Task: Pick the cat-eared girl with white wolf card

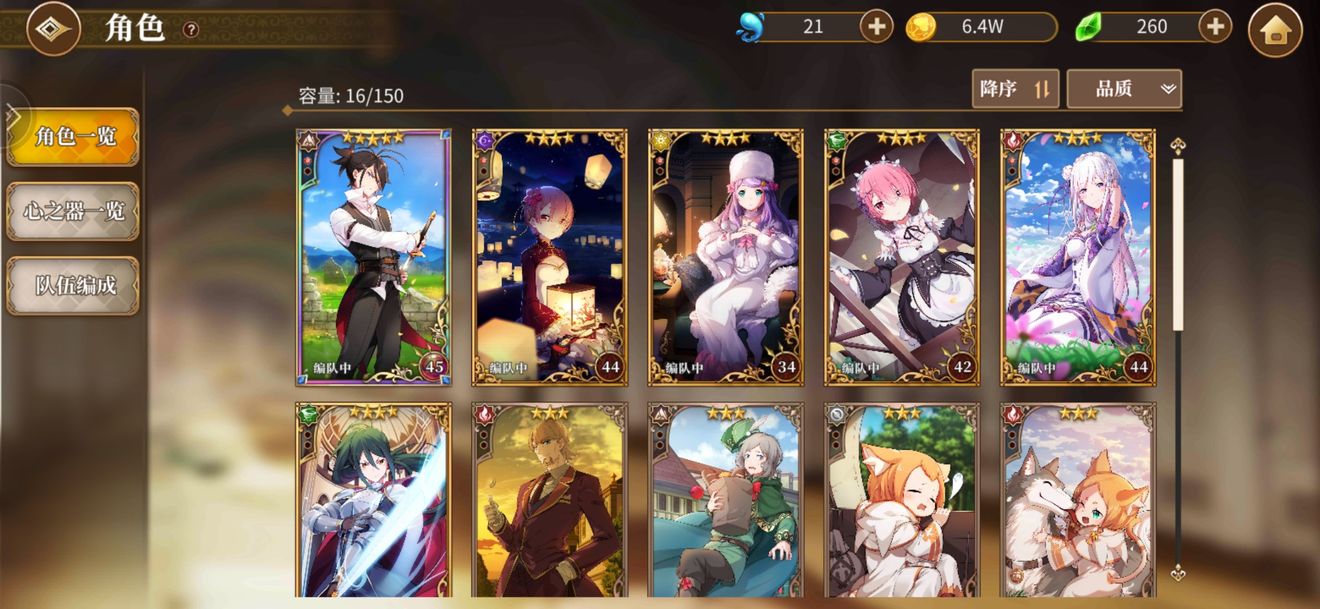Action: [x=1077, y=500]
